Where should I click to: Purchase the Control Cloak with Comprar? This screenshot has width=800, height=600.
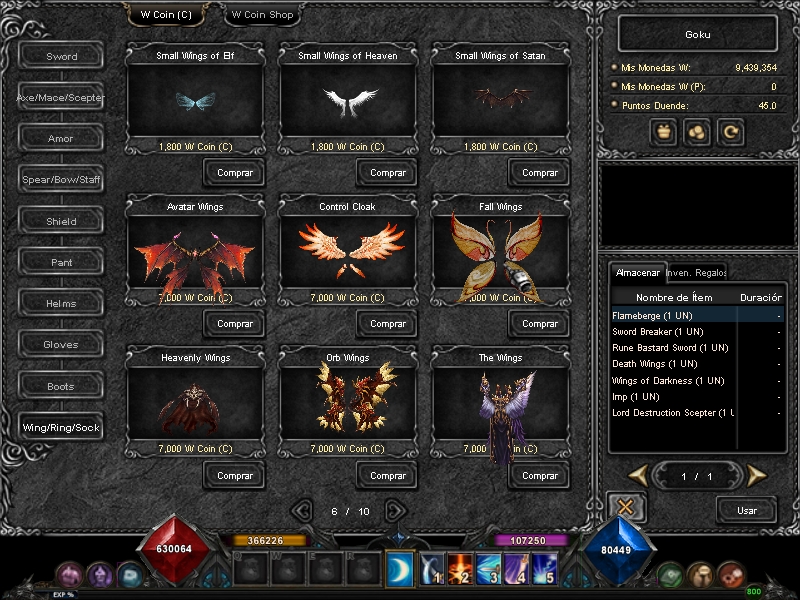388,324
